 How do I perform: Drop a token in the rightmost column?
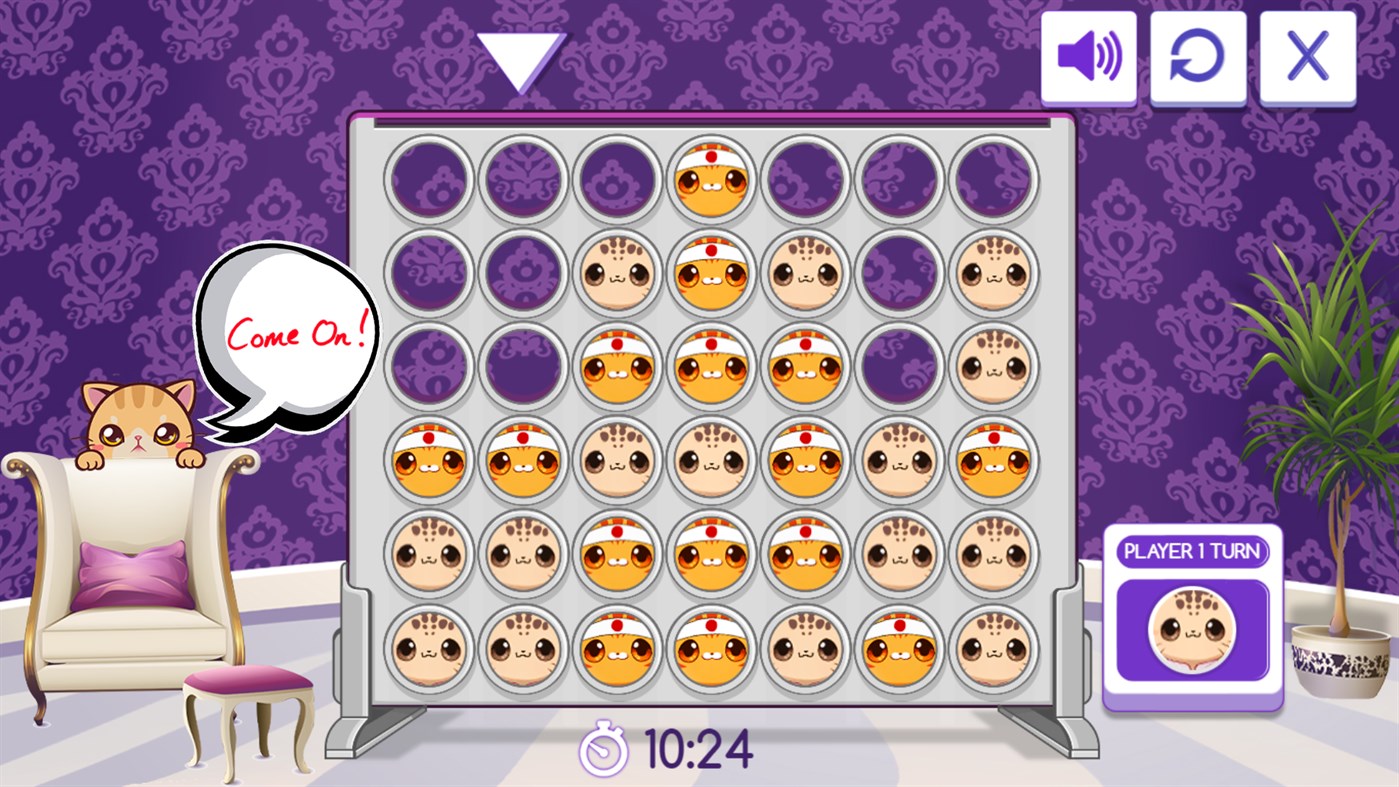(x=993, y=178)
